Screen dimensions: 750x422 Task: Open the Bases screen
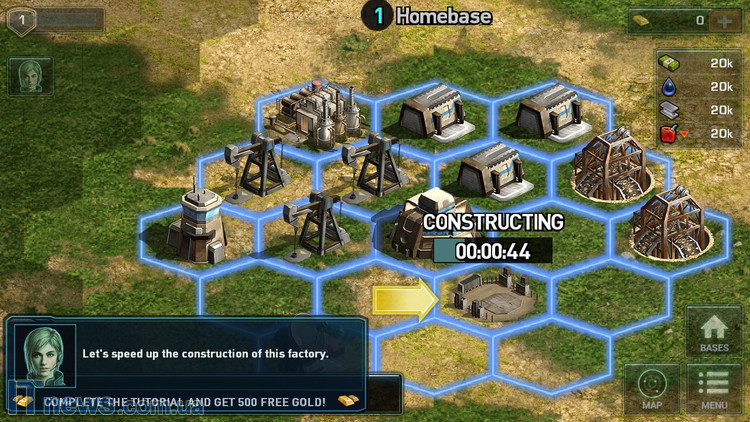[x=714, y=333]
